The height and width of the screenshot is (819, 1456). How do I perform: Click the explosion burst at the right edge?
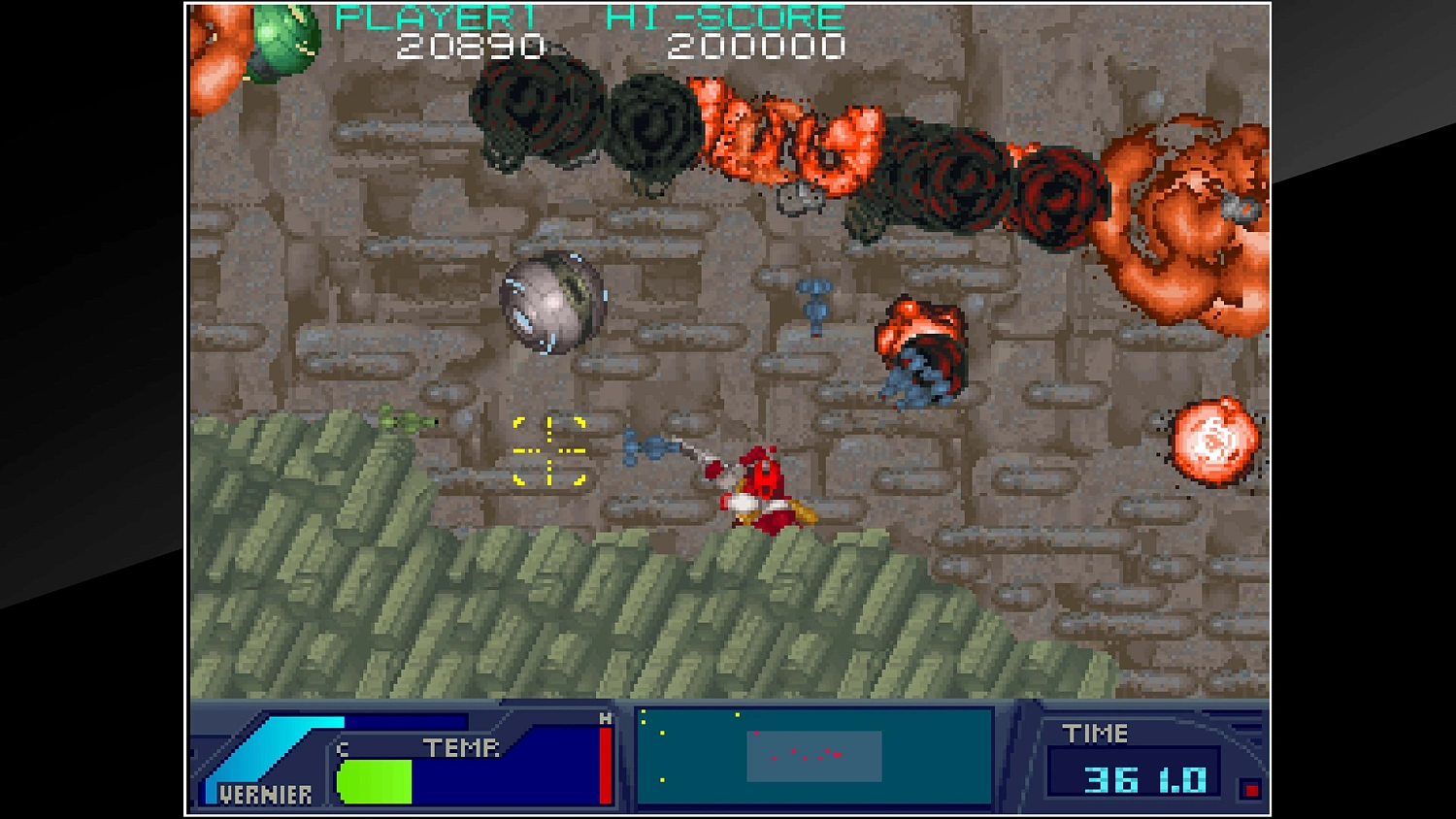pos(1211,442)
